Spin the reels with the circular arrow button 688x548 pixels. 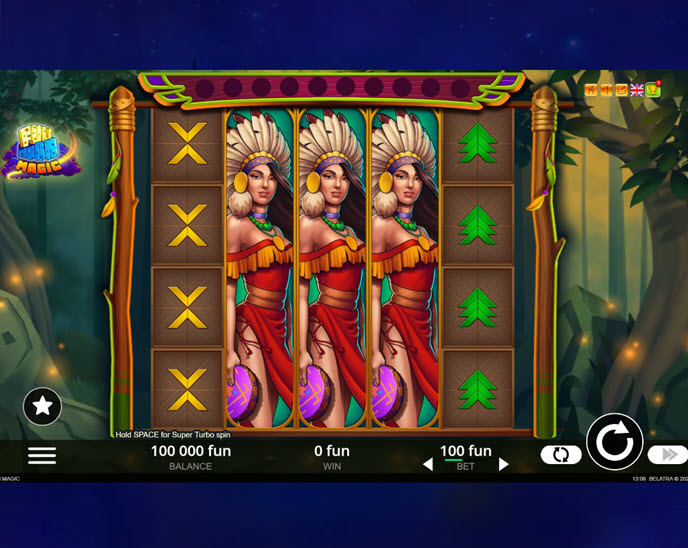click(x=614, y=441)
